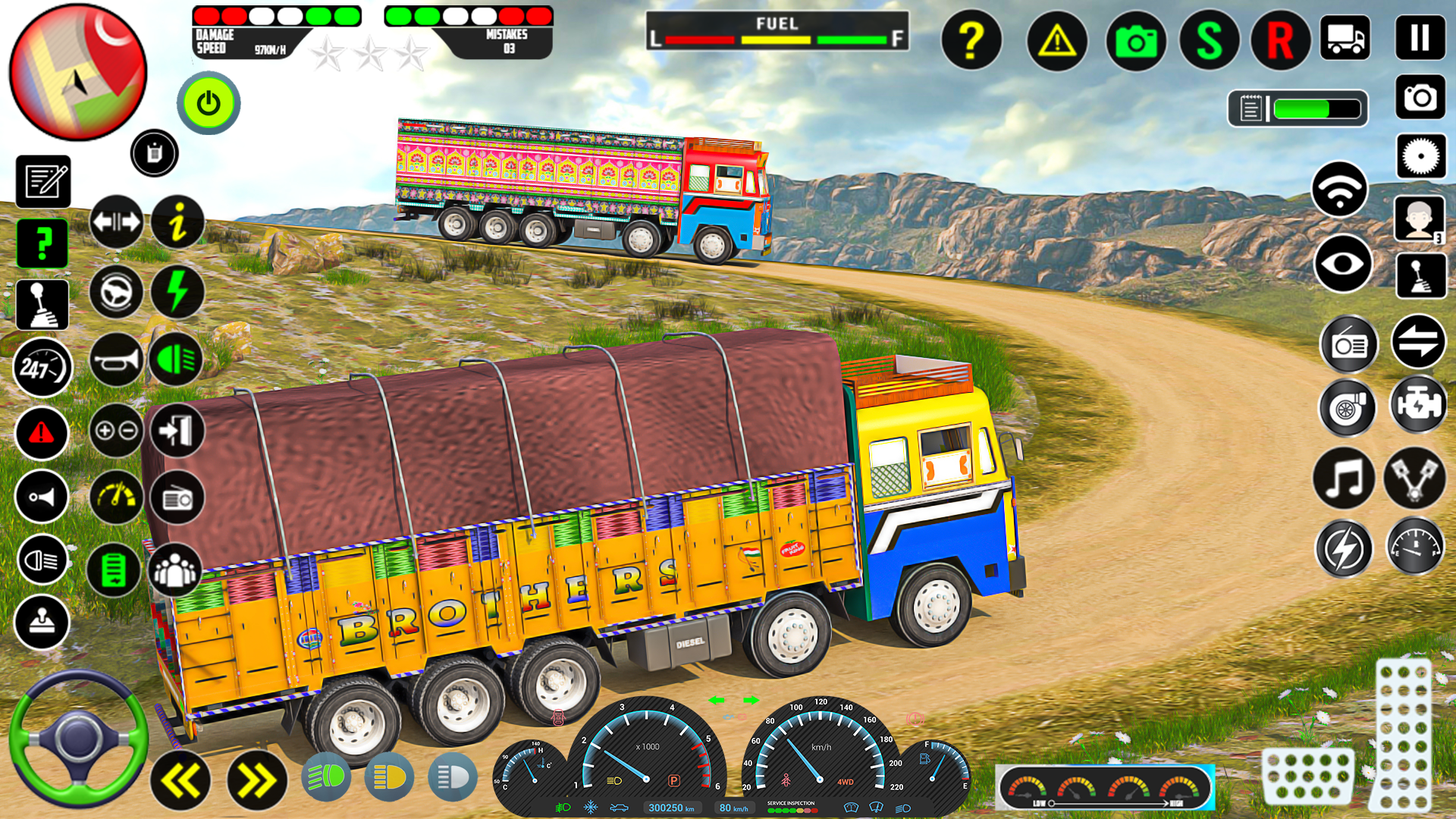Trigger the green nitro lightning icon
This screenshot has width=1456, height=819.
[177, 290]
